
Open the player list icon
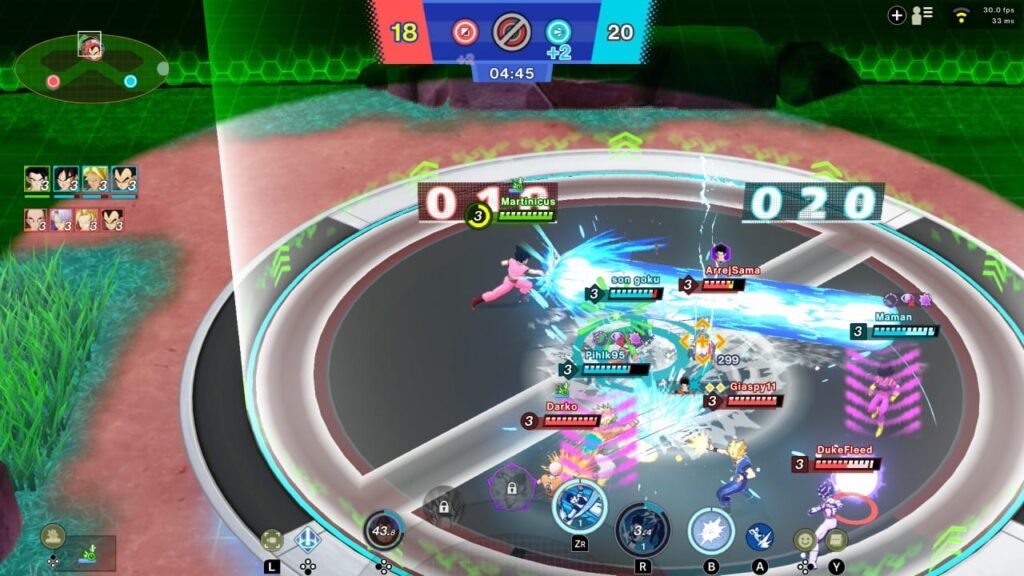922,15
